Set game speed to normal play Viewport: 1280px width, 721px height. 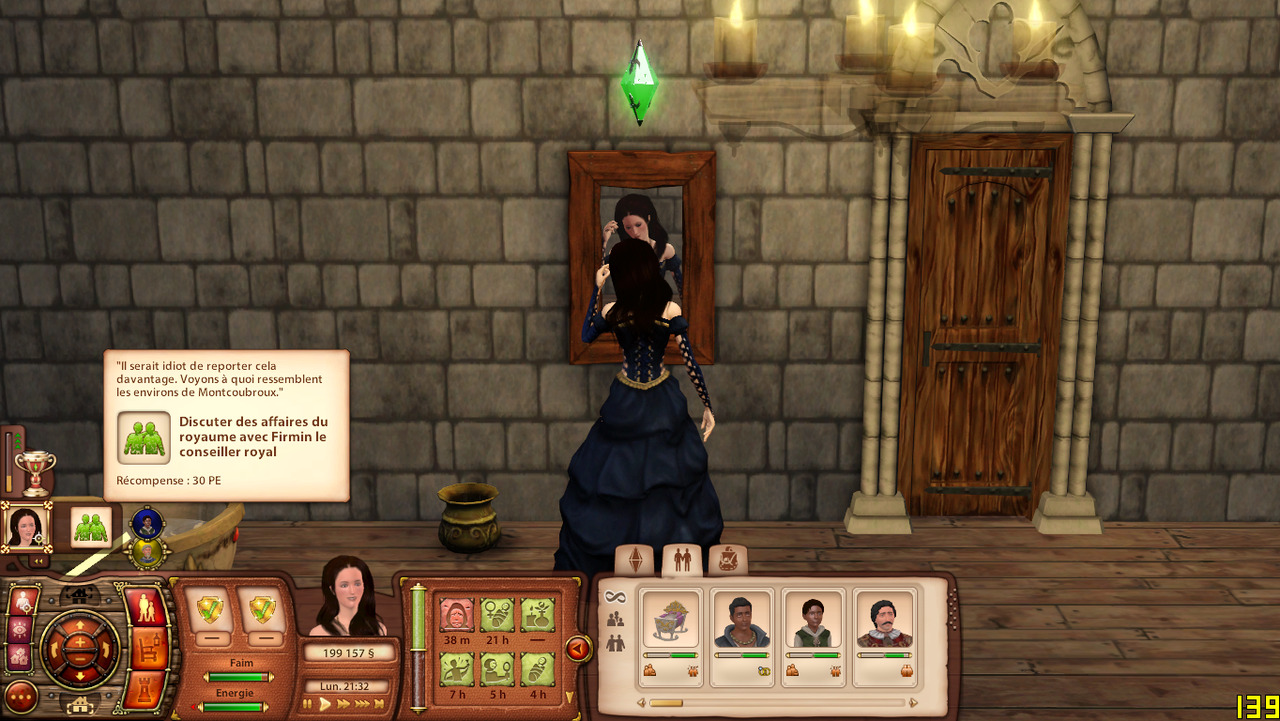click(325, 704)
